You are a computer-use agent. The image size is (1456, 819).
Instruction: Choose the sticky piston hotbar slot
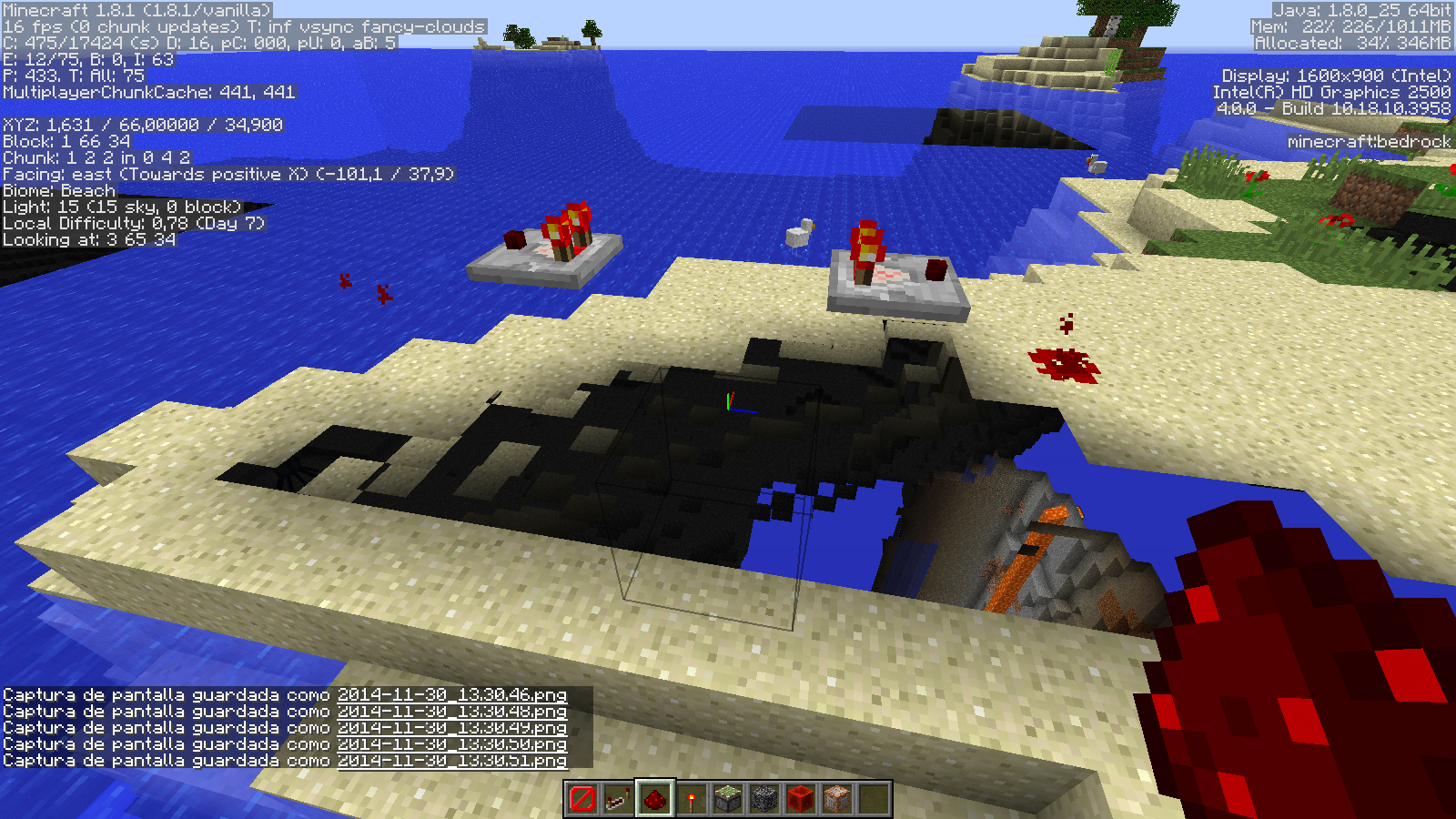pyautogui.click(x=728, y=799)
